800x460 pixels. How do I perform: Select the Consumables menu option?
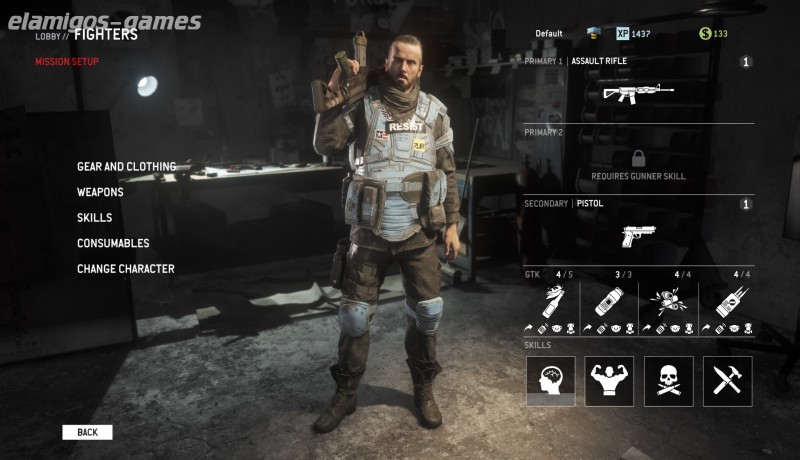(113, 243)
